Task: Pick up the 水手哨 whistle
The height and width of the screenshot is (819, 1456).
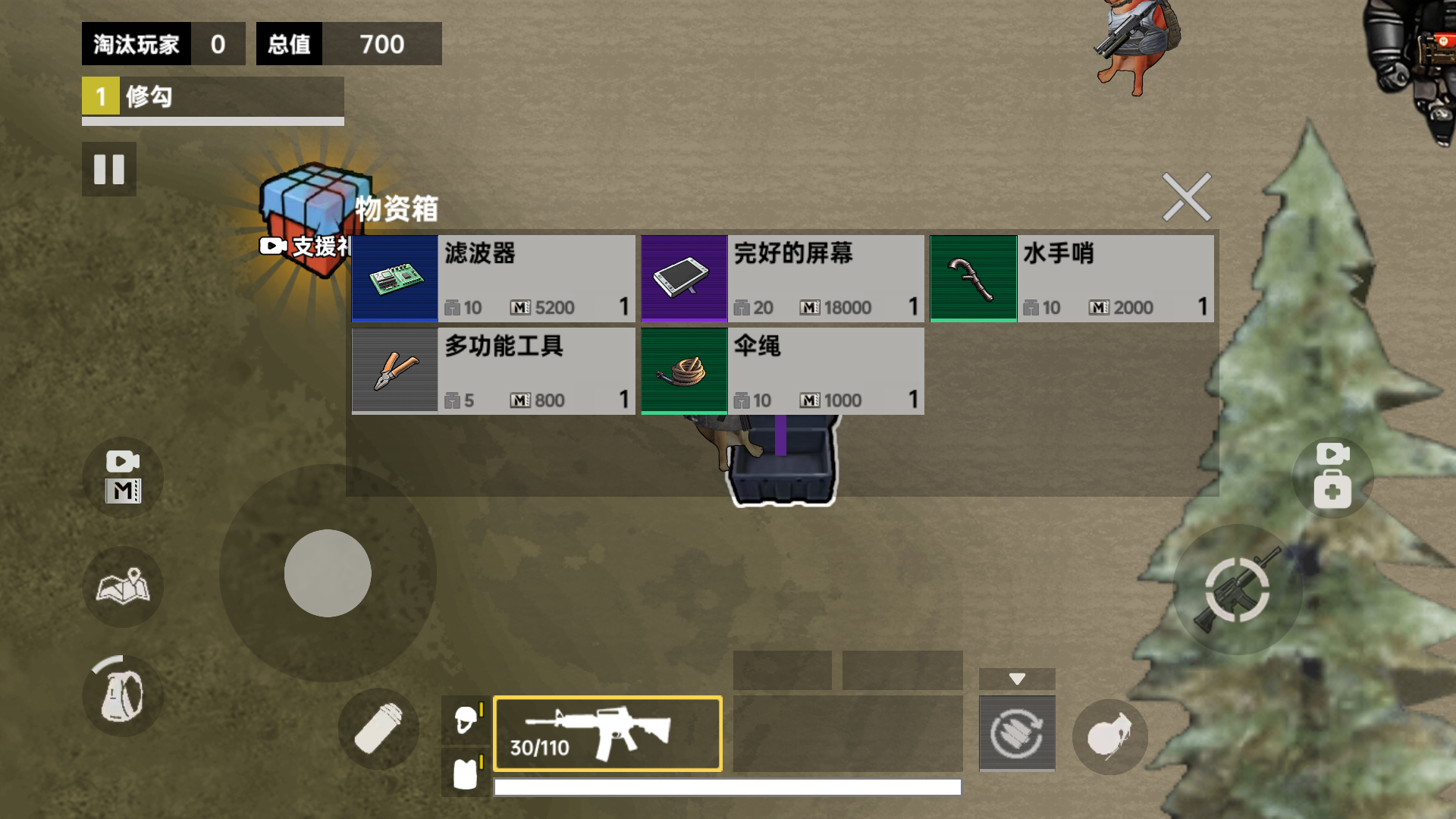Action: coord(1072,278)
